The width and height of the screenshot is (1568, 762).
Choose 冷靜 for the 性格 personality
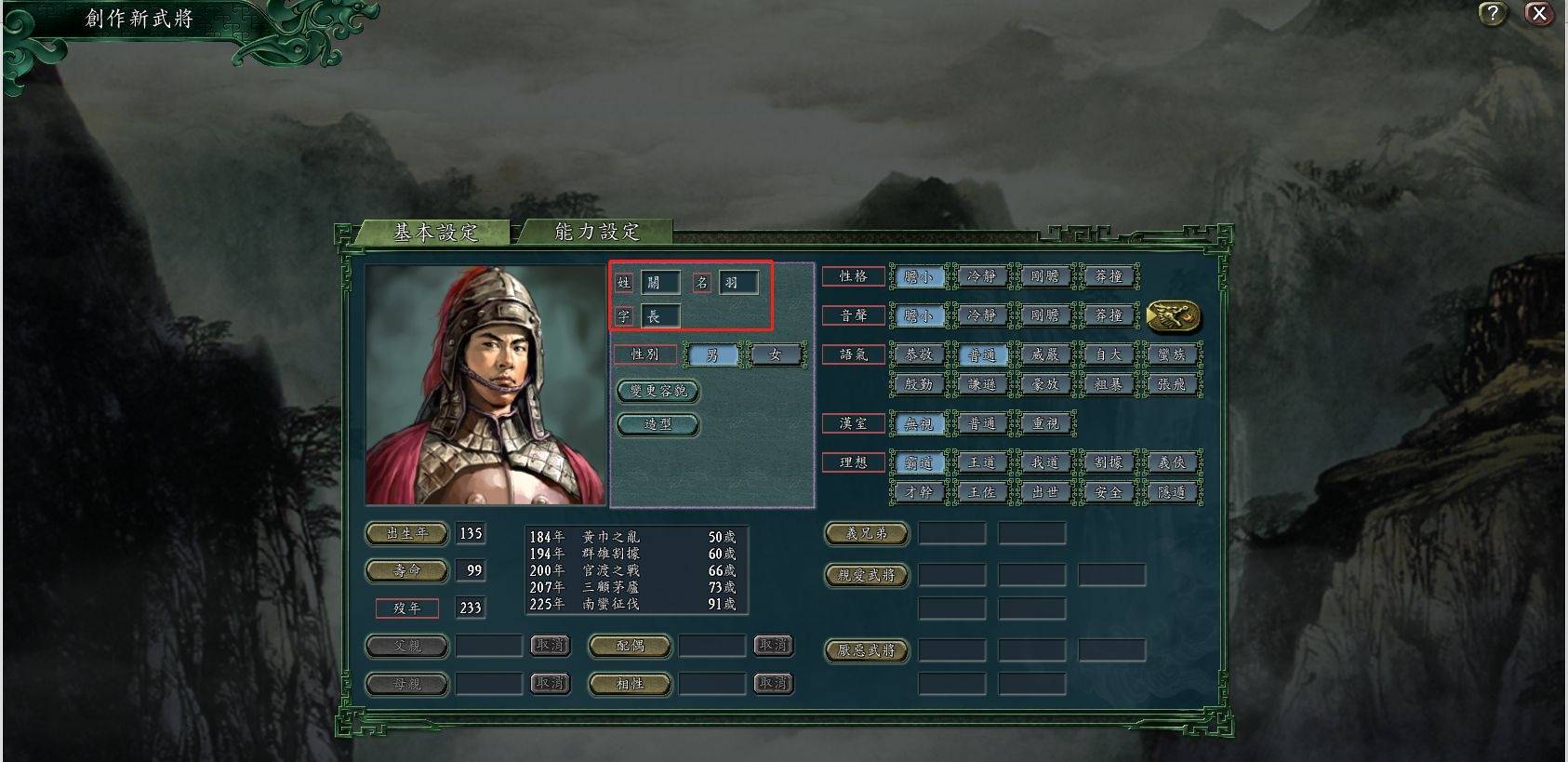pos(983,276)
